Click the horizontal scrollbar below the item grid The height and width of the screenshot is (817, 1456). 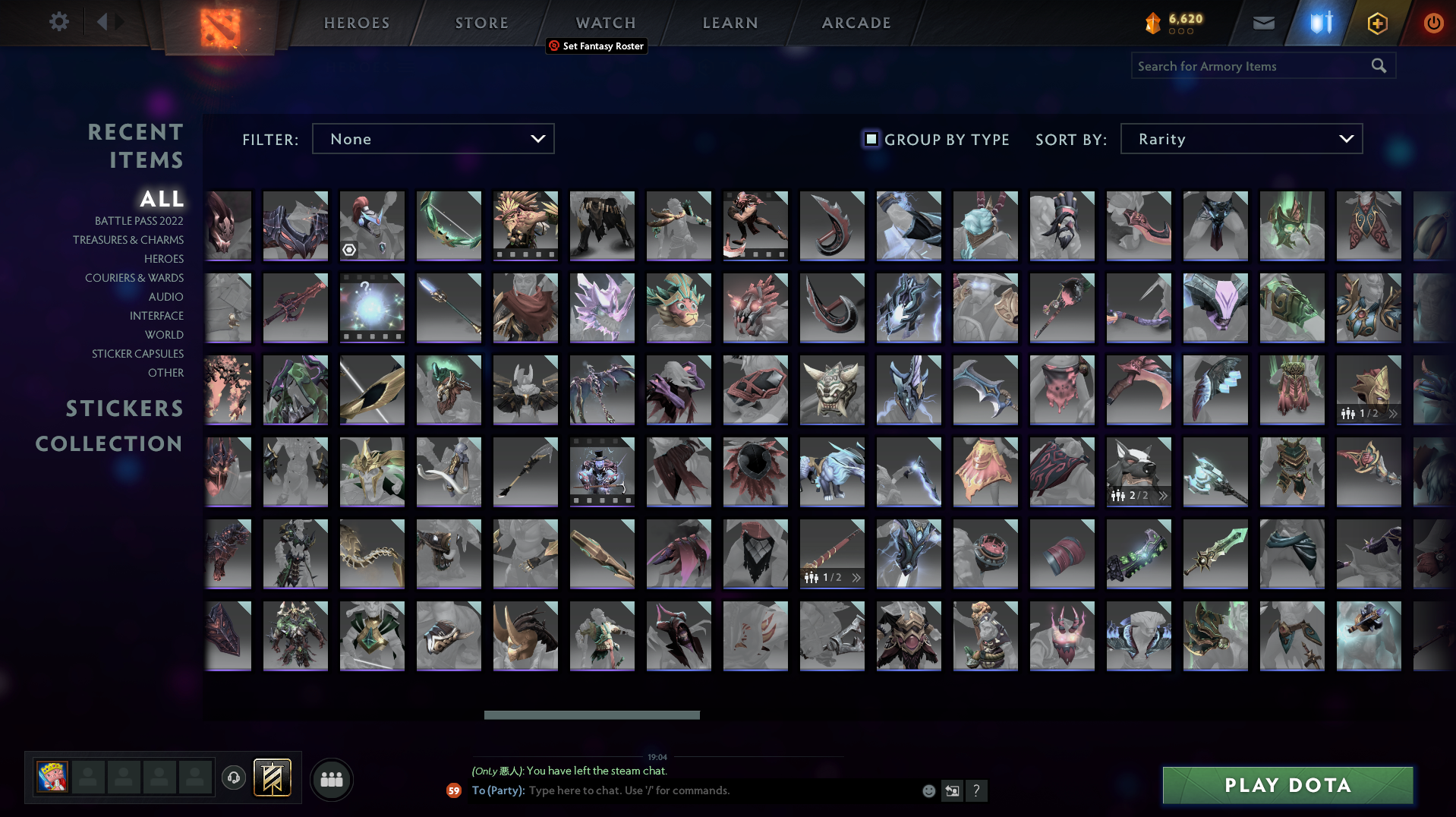point(591,714)
